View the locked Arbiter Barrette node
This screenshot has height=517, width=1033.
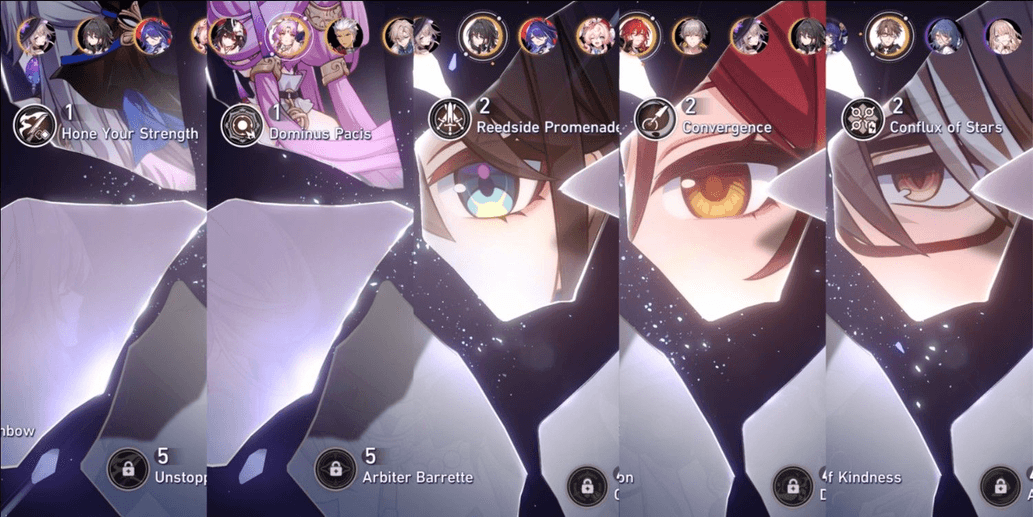334,467
